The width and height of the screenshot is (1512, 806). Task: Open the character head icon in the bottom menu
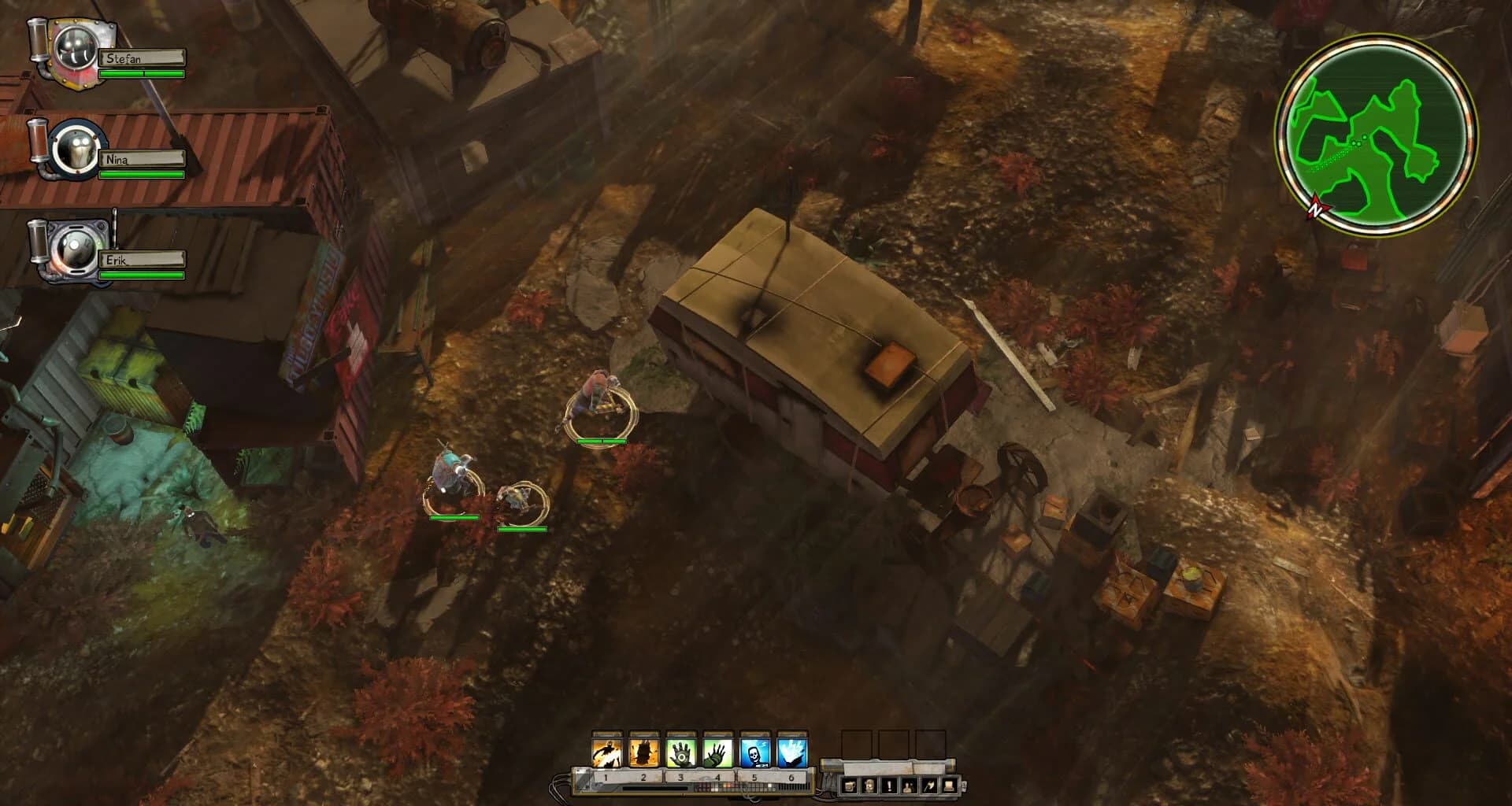[869, 786]
